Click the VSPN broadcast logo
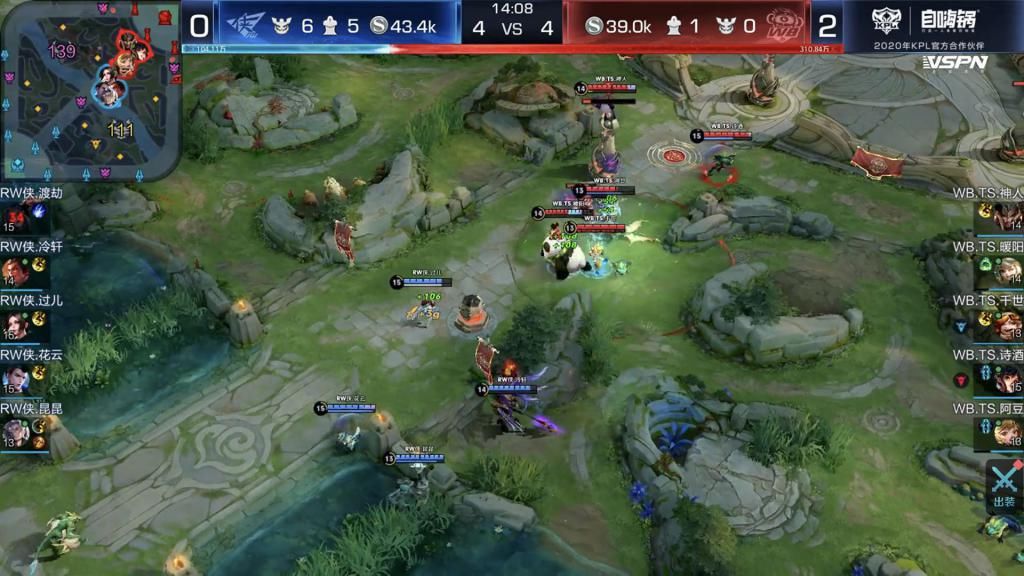The image size is (1024, 576). 955,63
